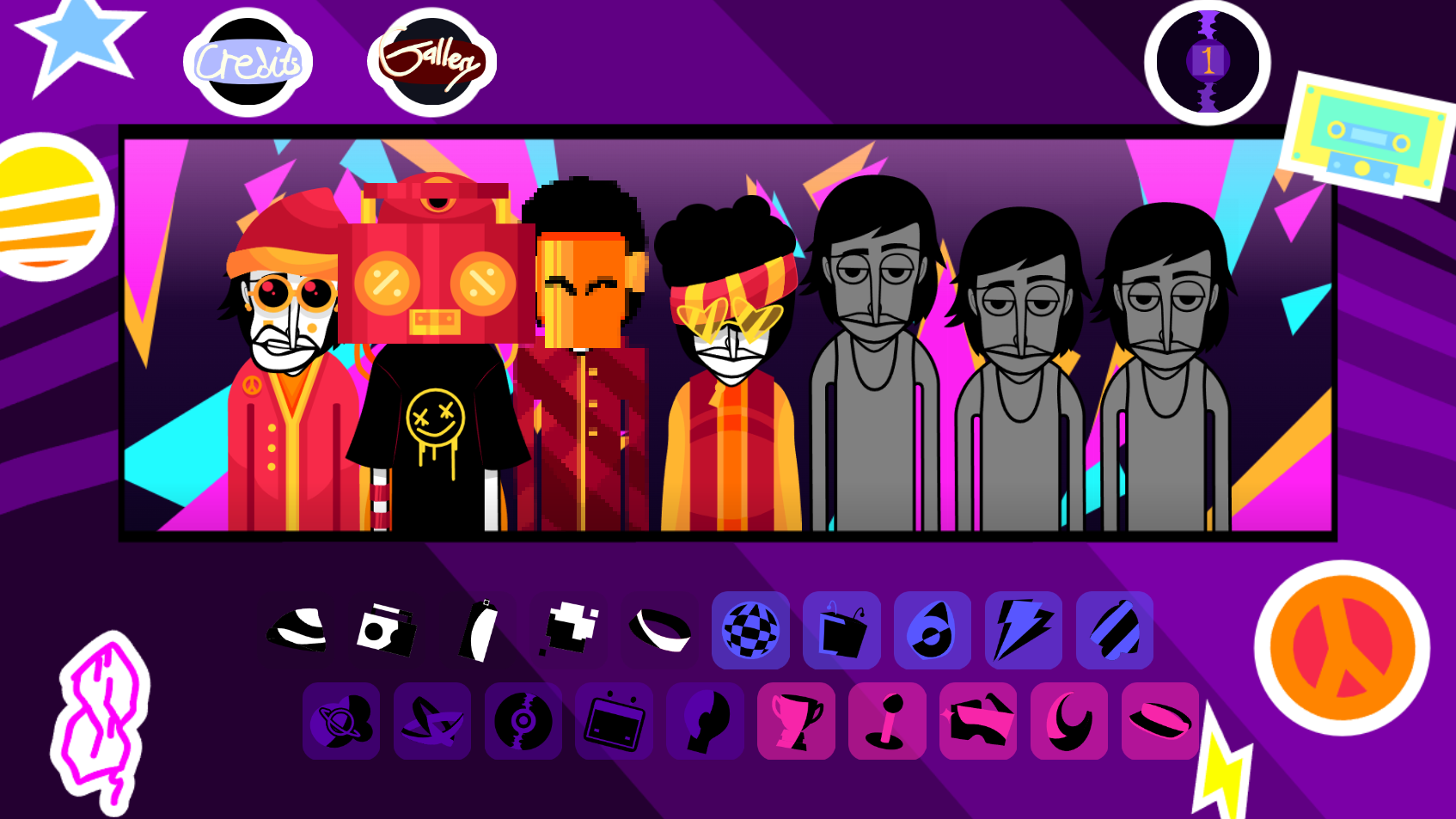The image size is (1456, 819).
Task: Select the joystick sound icon
Action: (x=888, y=722)
